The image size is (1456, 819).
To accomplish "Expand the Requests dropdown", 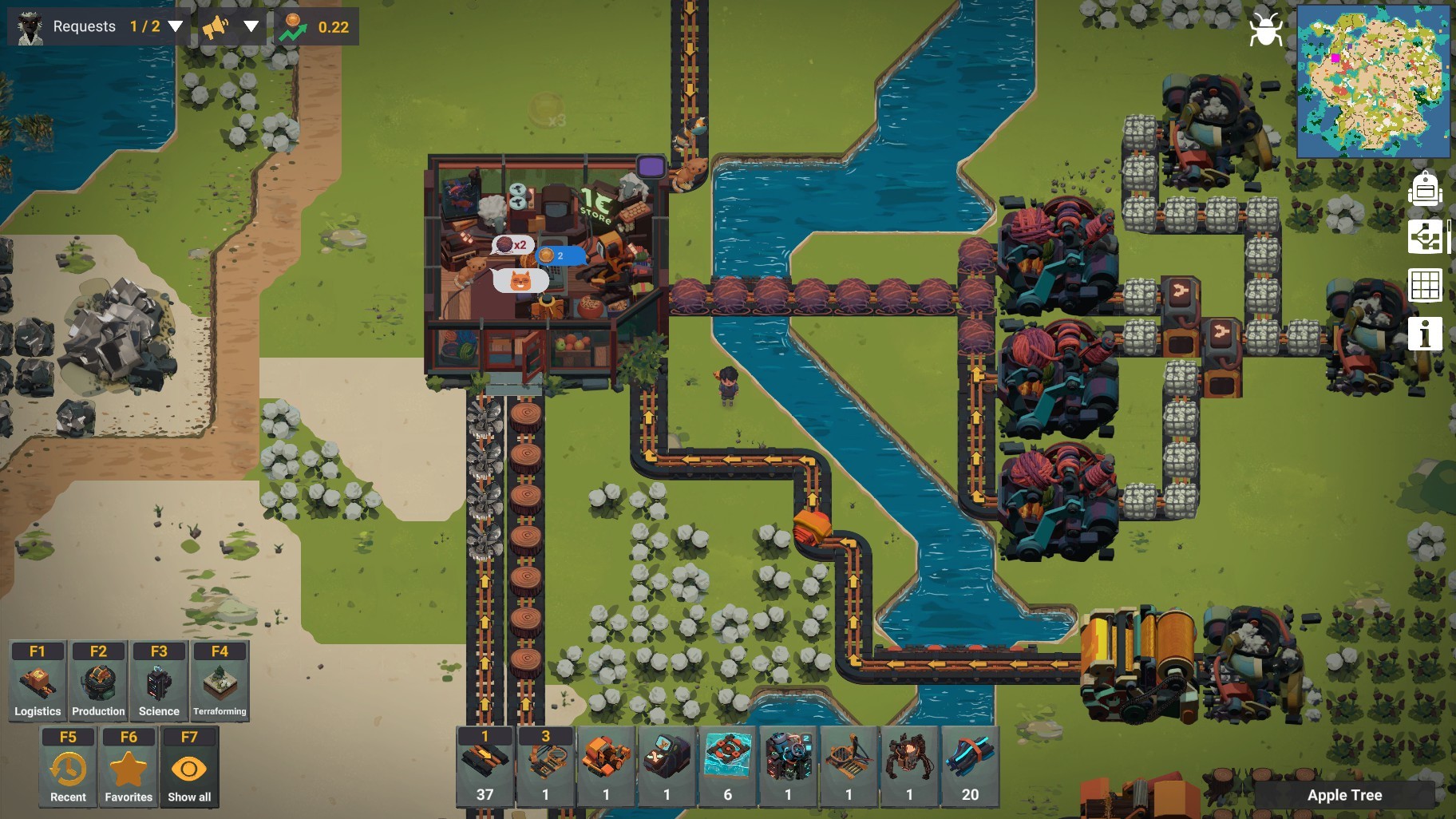I will point(176,26).
